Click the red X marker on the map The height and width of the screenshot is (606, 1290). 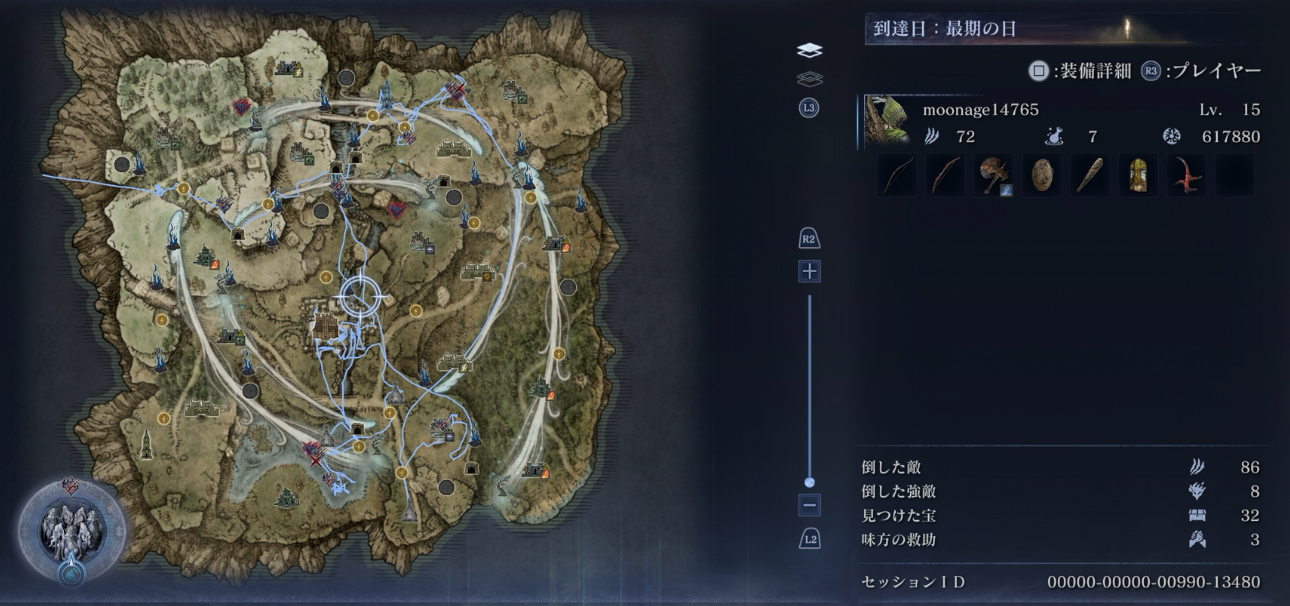[x=316, y=461]
